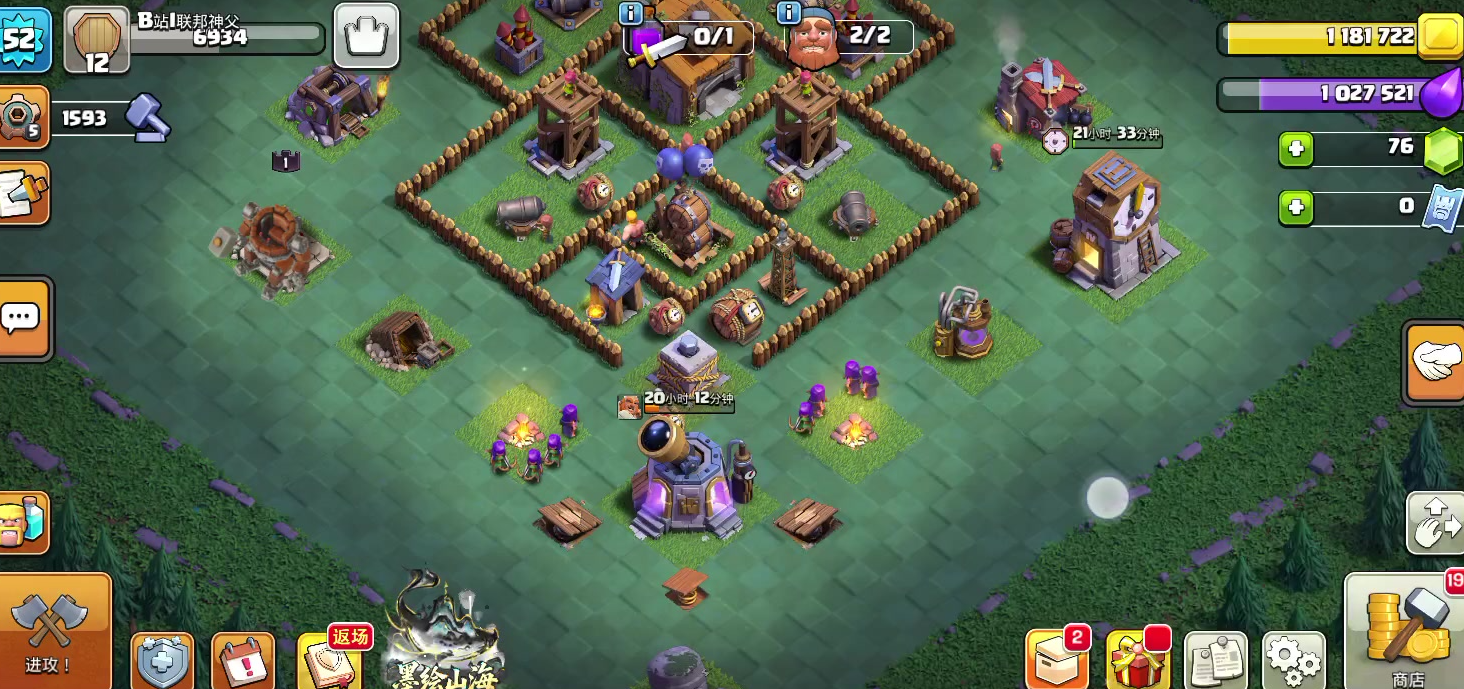This screenshot has width=1464, height=689.
Task: Open the gear icon marked with 5
Action: (x=22, y=118)
